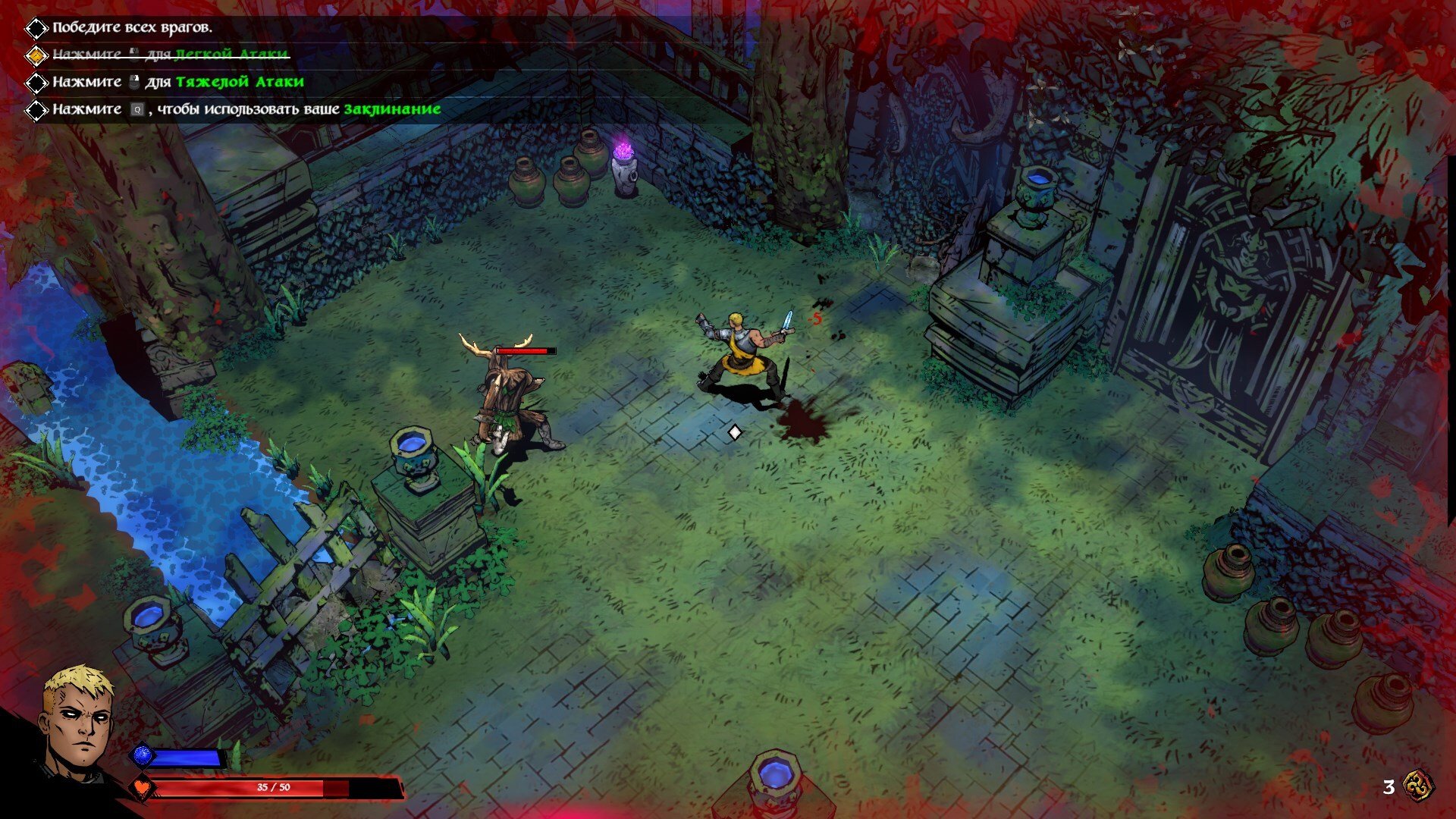The height and width of the screenshot is (819, 1456).
Task: Click the gold triskelion currency icon
Action: pos(1418,786)
